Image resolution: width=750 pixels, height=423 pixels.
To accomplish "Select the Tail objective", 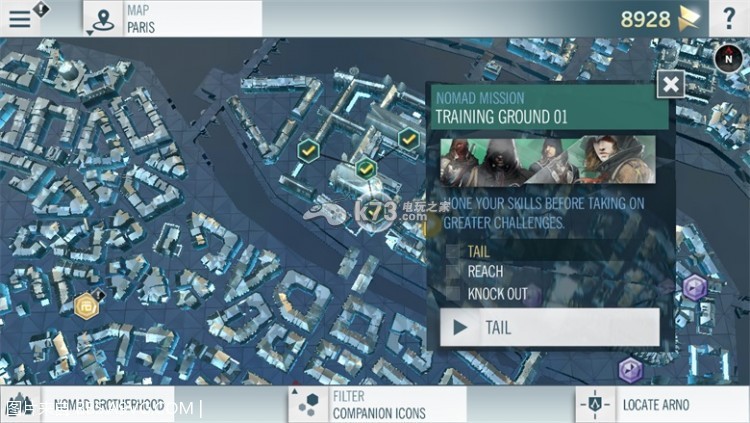I will pyautogui.click(x=479, y=251).
